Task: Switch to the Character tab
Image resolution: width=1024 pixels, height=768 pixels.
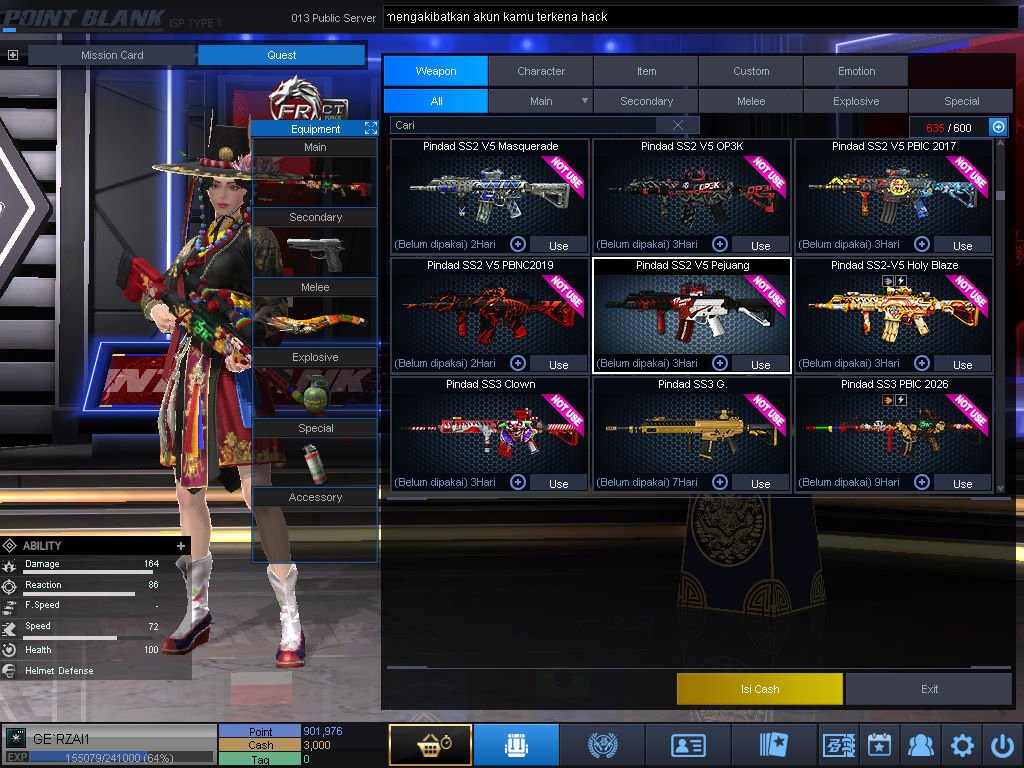Action: [x=541, y=71]
